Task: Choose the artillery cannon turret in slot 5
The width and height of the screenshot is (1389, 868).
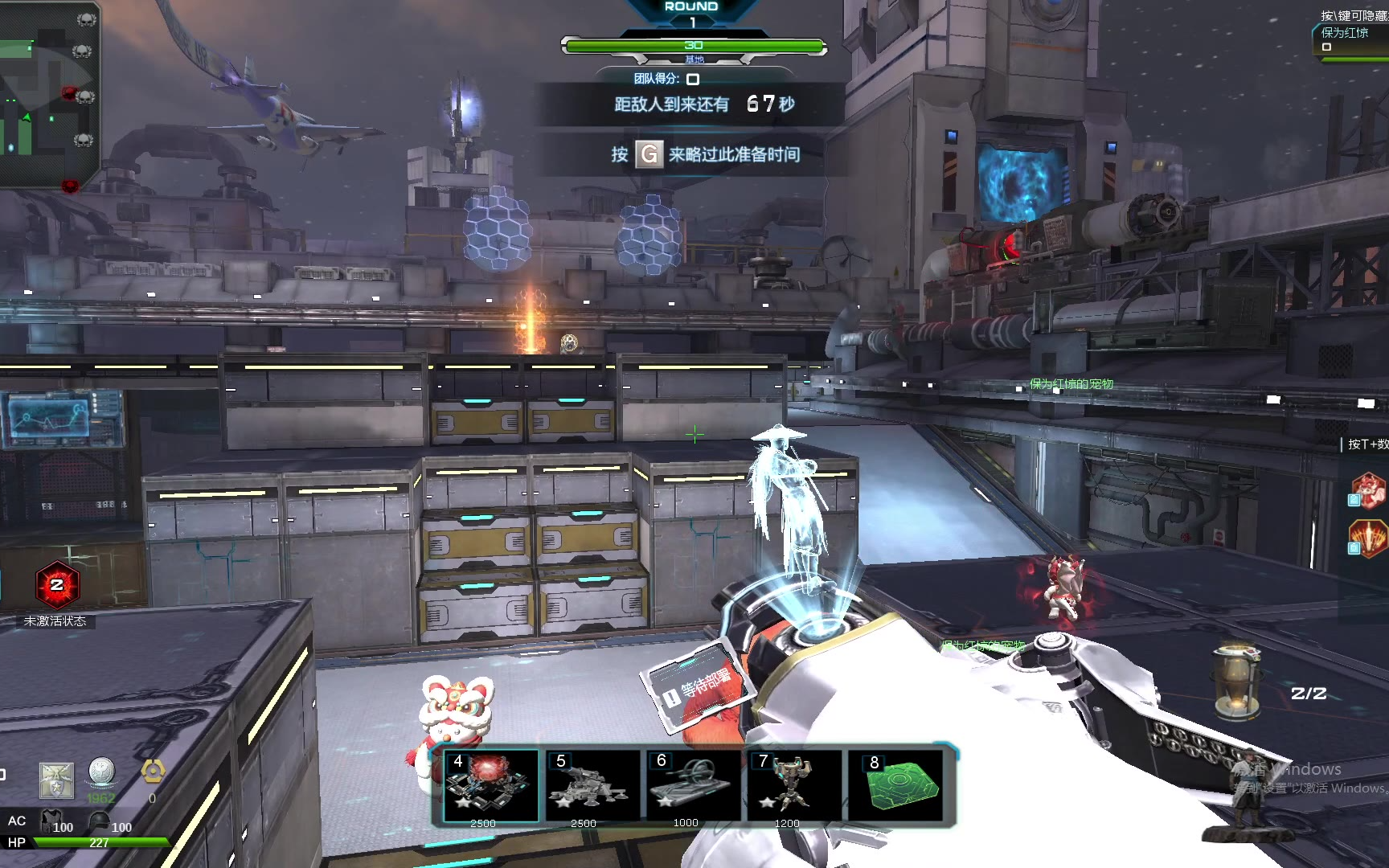Action: 592,785
